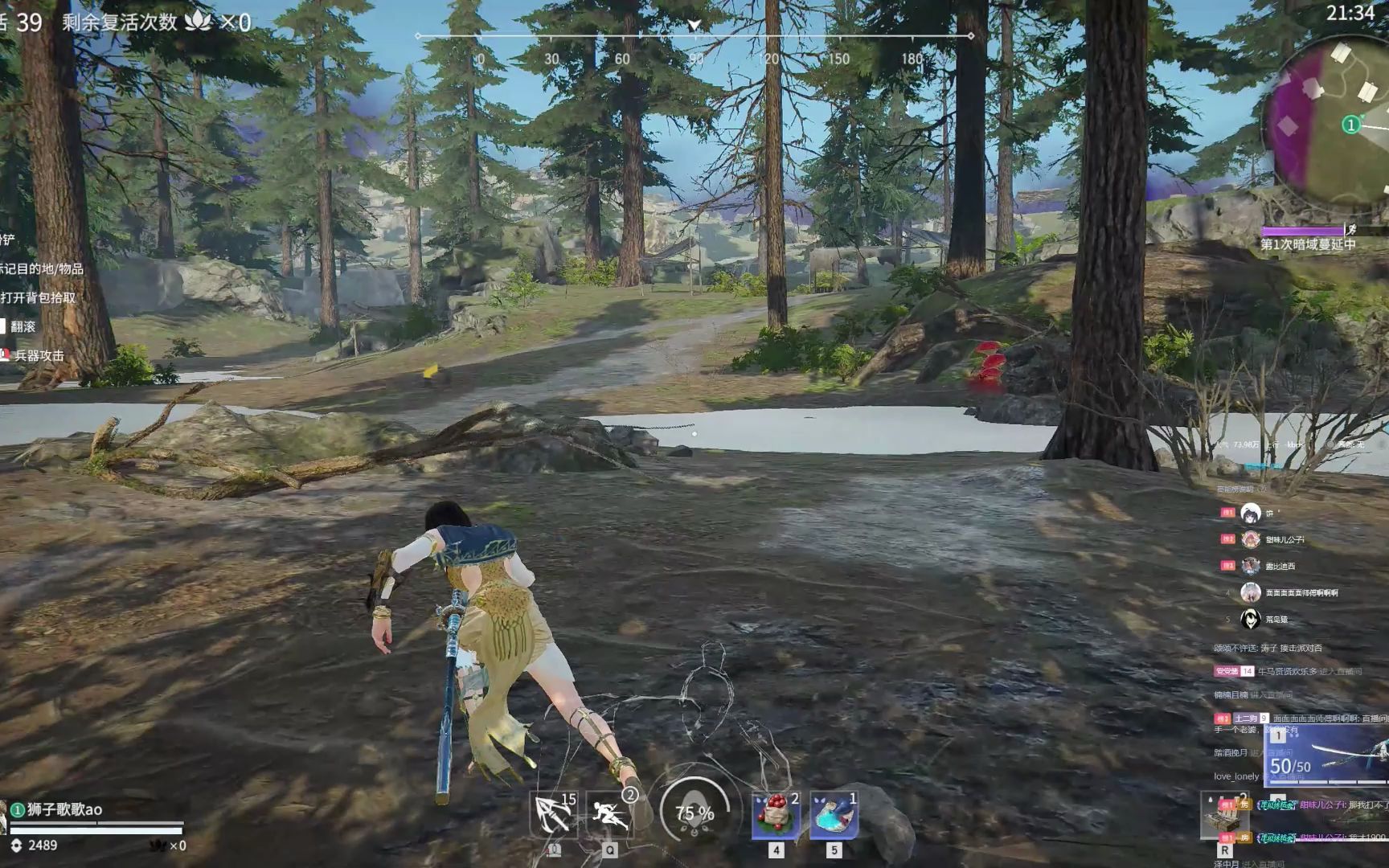Use the red berry bag item
Viewport: 1389px width, 868px height.
[776, 814]
